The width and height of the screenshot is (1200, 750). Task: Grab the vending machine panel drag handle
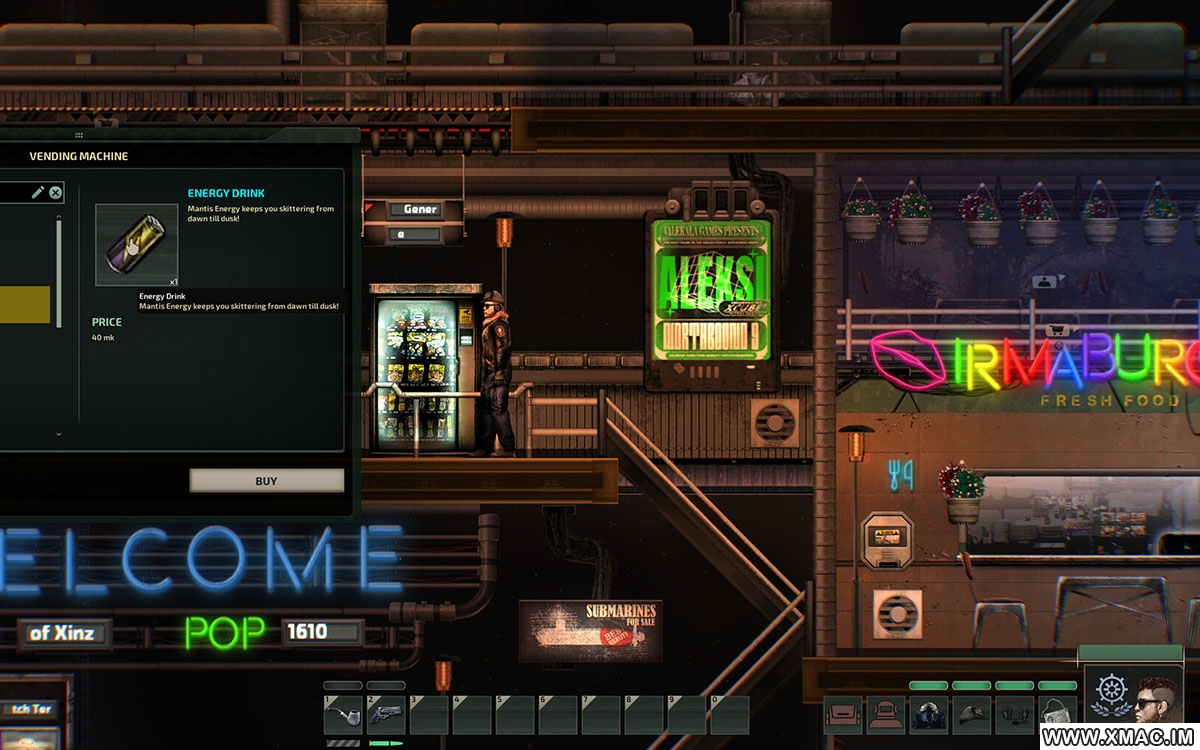coord(79,135)
